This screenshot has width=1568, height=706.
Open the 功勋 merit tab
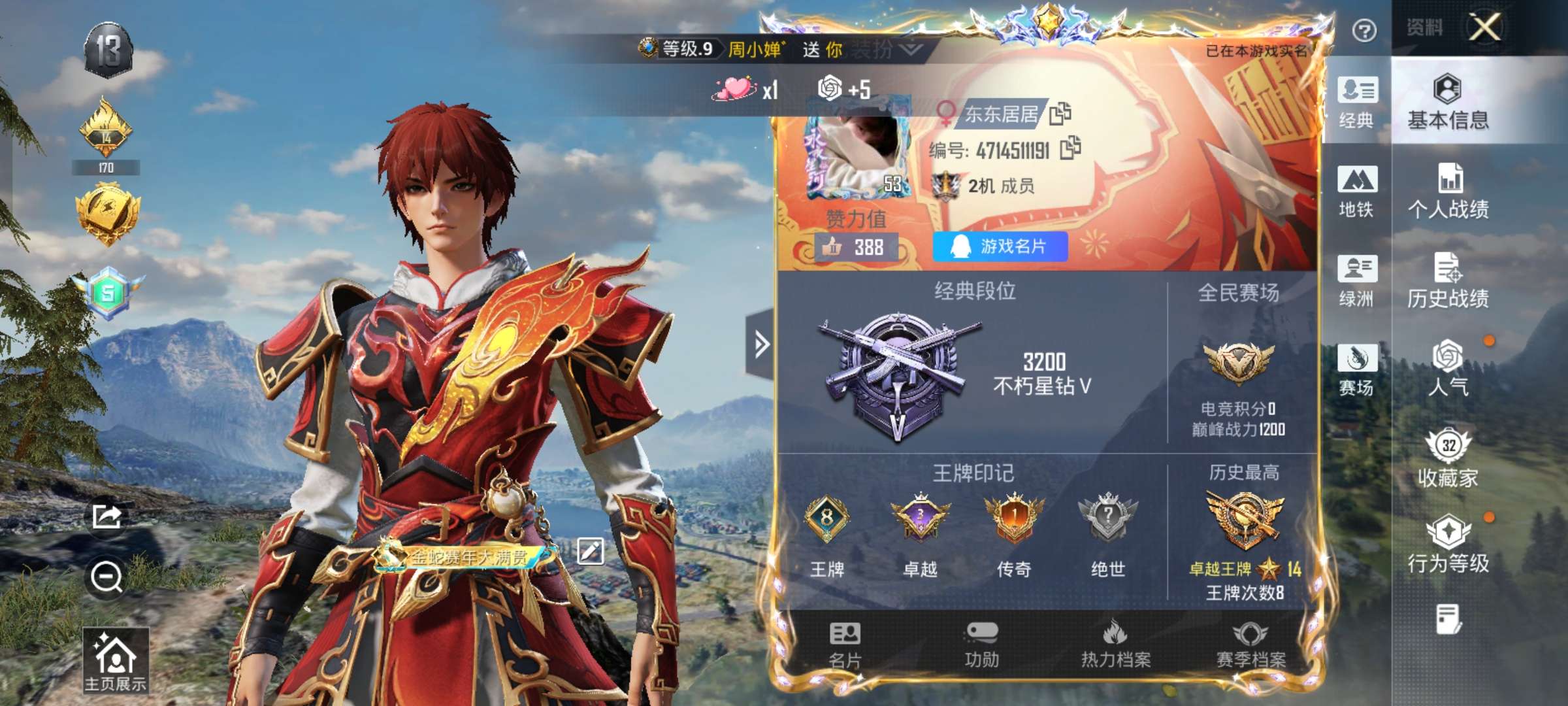click(x=981, y=645)
